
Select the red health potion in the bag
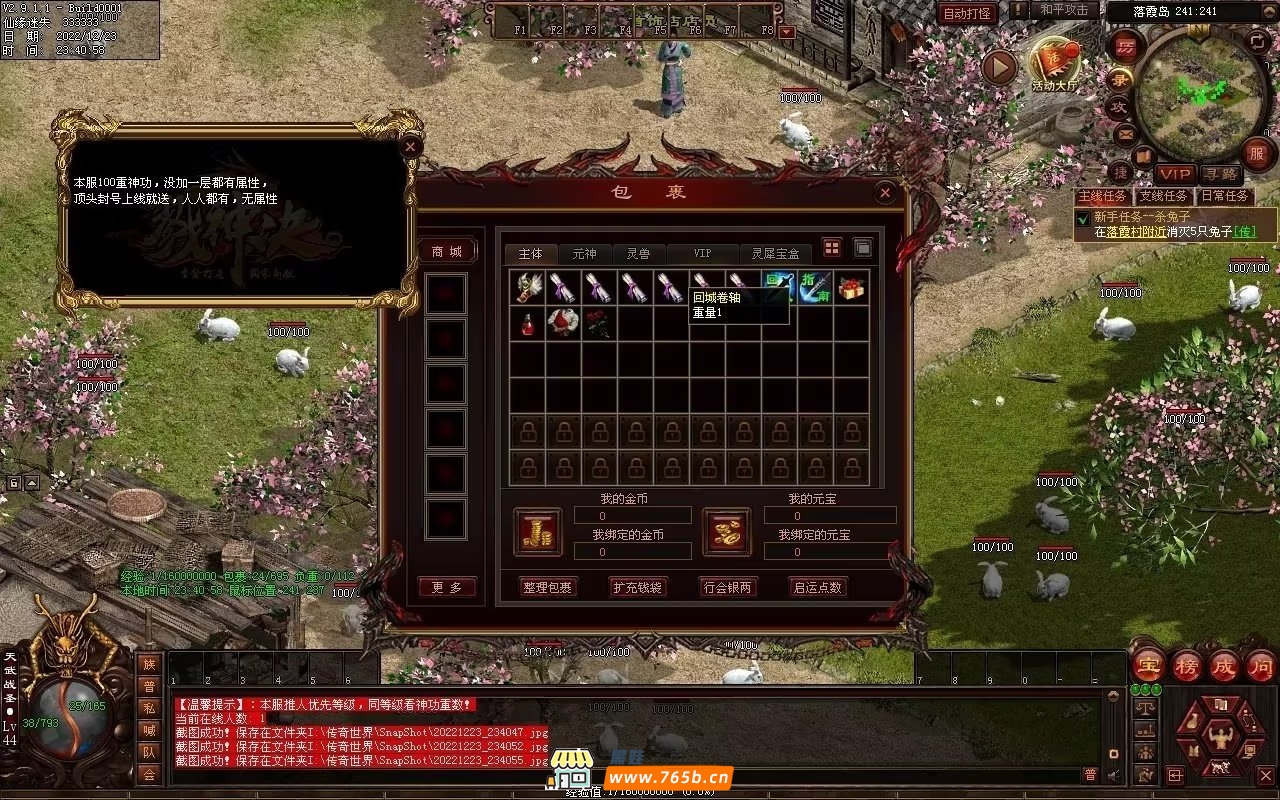(527, 323)
